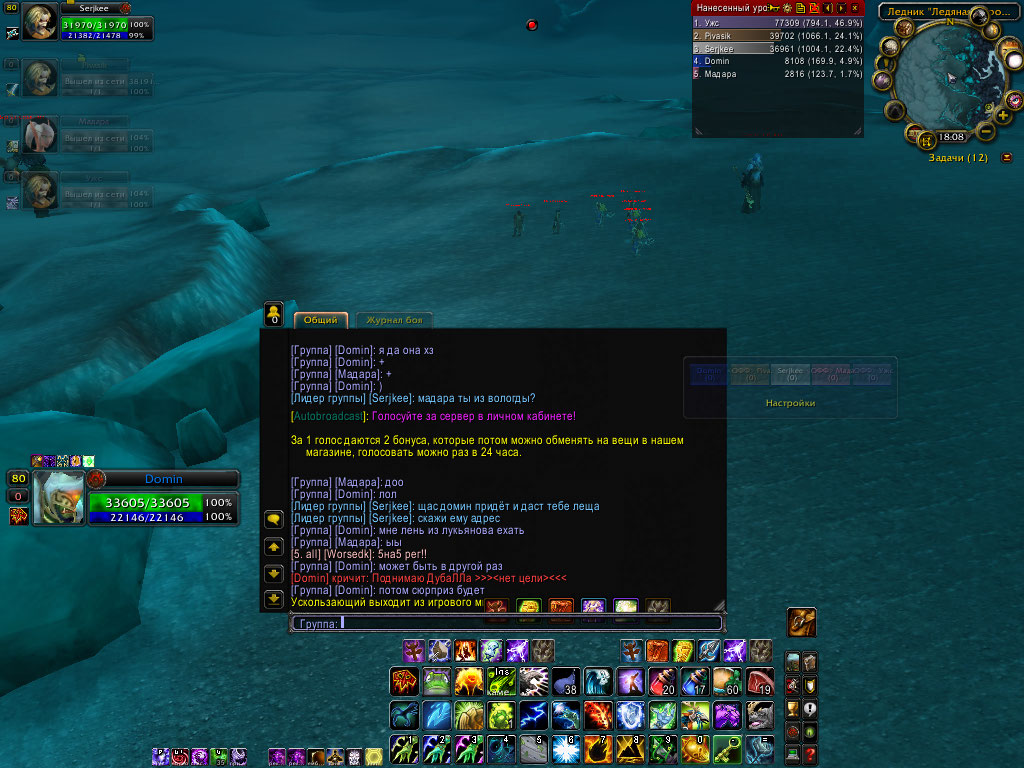The width and height of the screenshot is (1024, 768).
Task: Open the damage meter gear settings
Action: (787, 7)
